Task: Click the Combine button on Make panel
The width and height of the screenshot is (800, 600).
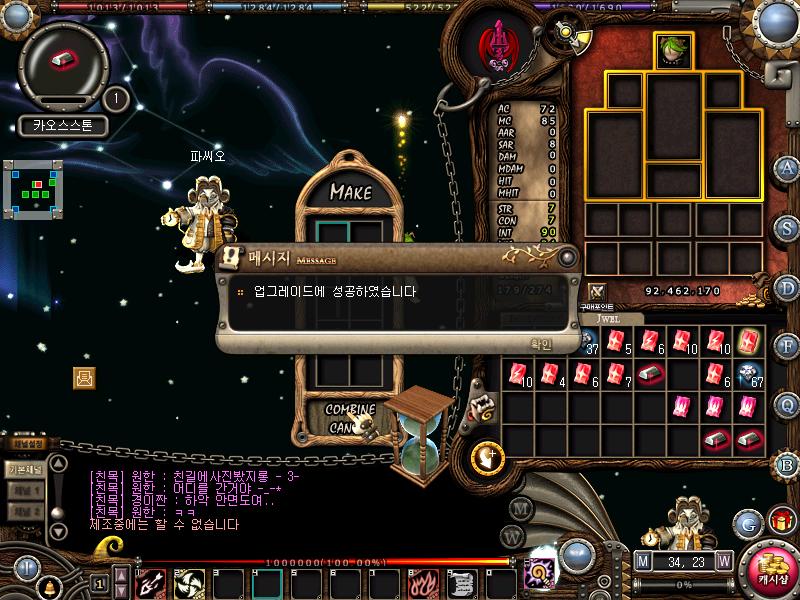Action: tap(350, 410)
